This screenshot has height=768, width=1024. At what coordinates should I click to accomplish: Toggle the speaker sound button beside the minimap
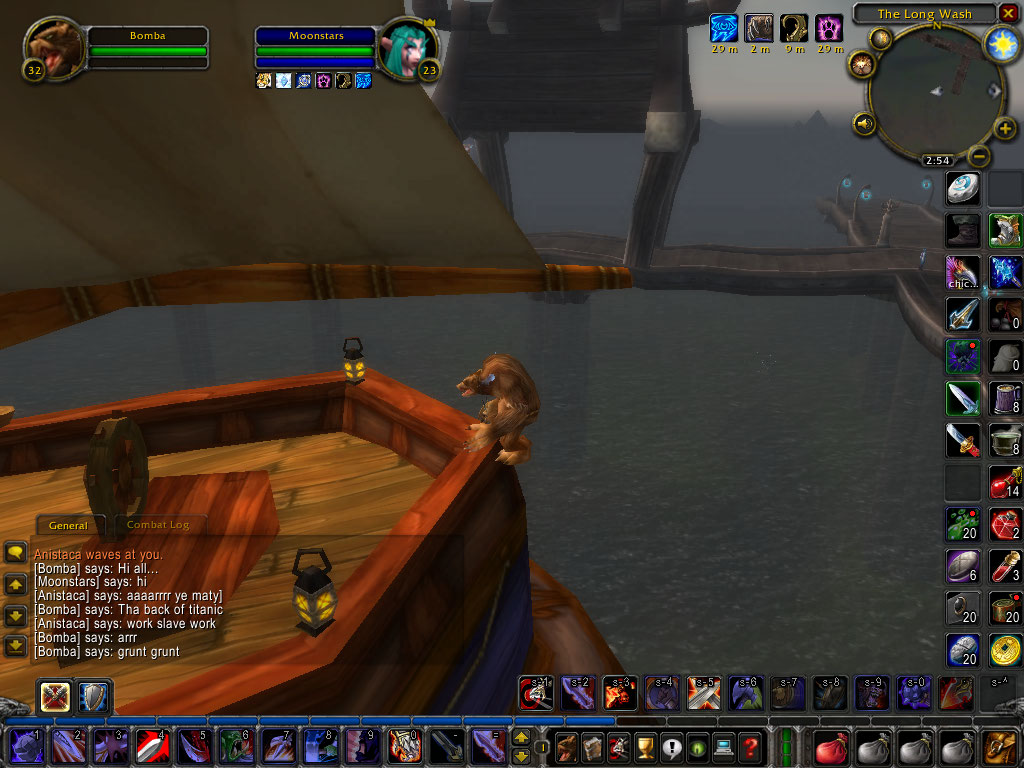coord(863,124)
